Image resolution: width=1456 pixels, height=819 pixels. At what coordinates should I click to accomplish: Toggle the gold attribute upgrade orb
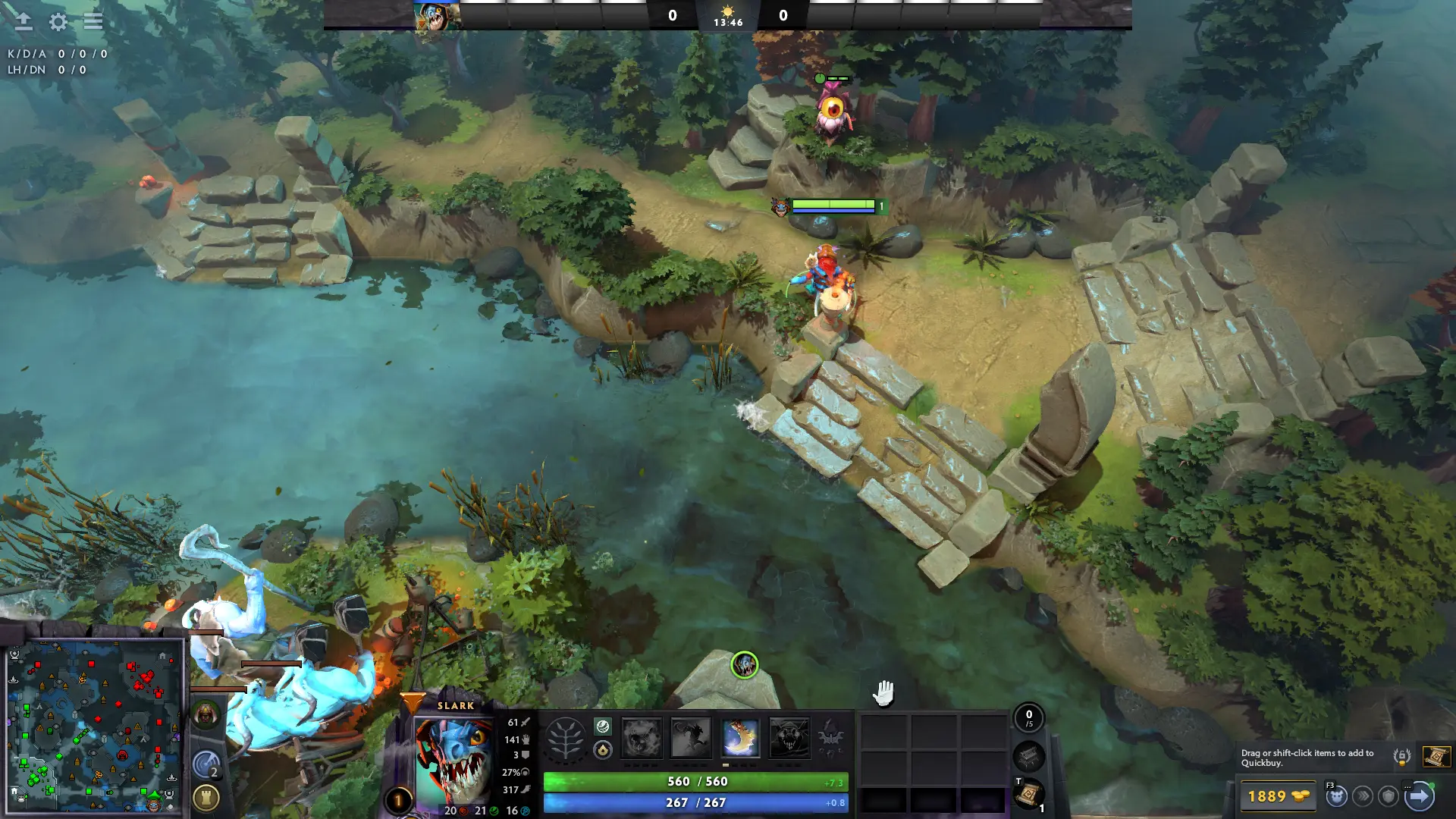pos(603,748)
